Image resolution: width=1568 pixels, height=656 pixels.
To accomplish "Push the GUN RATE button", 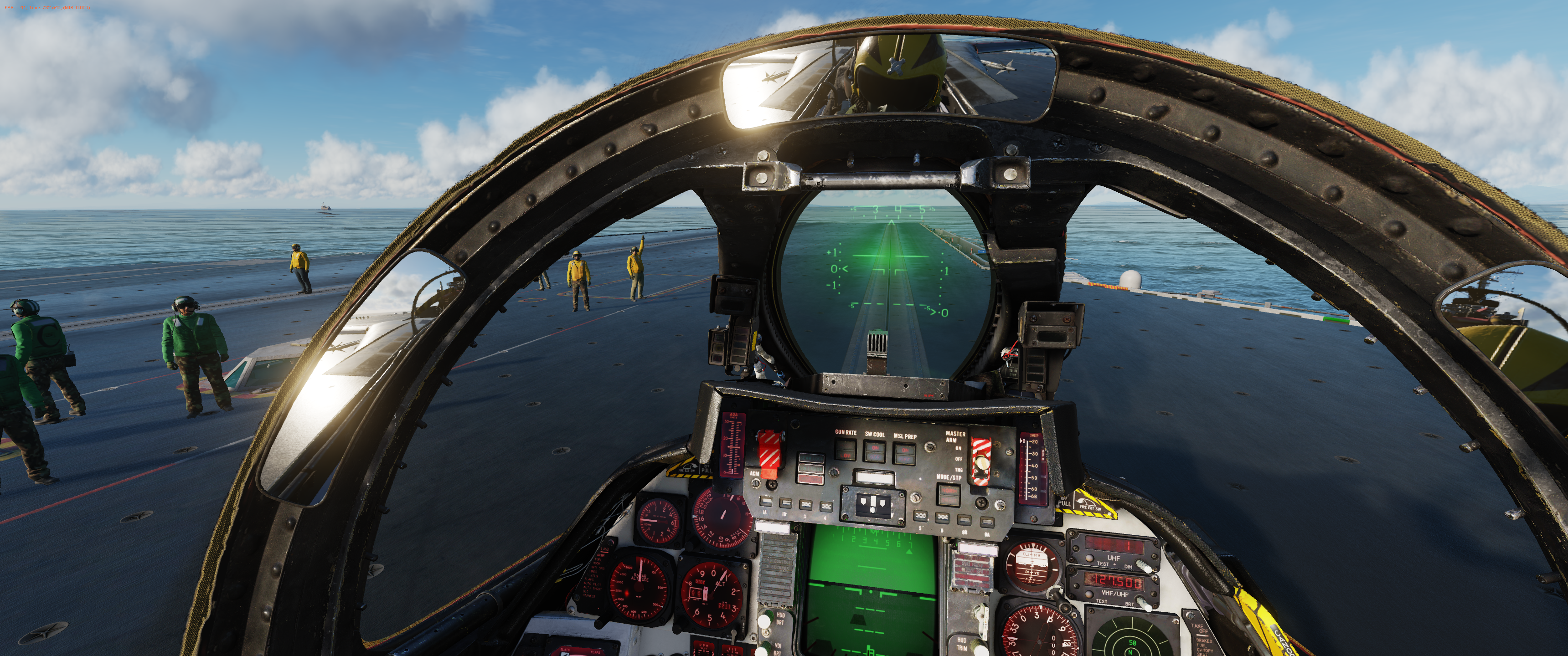I will tap(846, 451).
